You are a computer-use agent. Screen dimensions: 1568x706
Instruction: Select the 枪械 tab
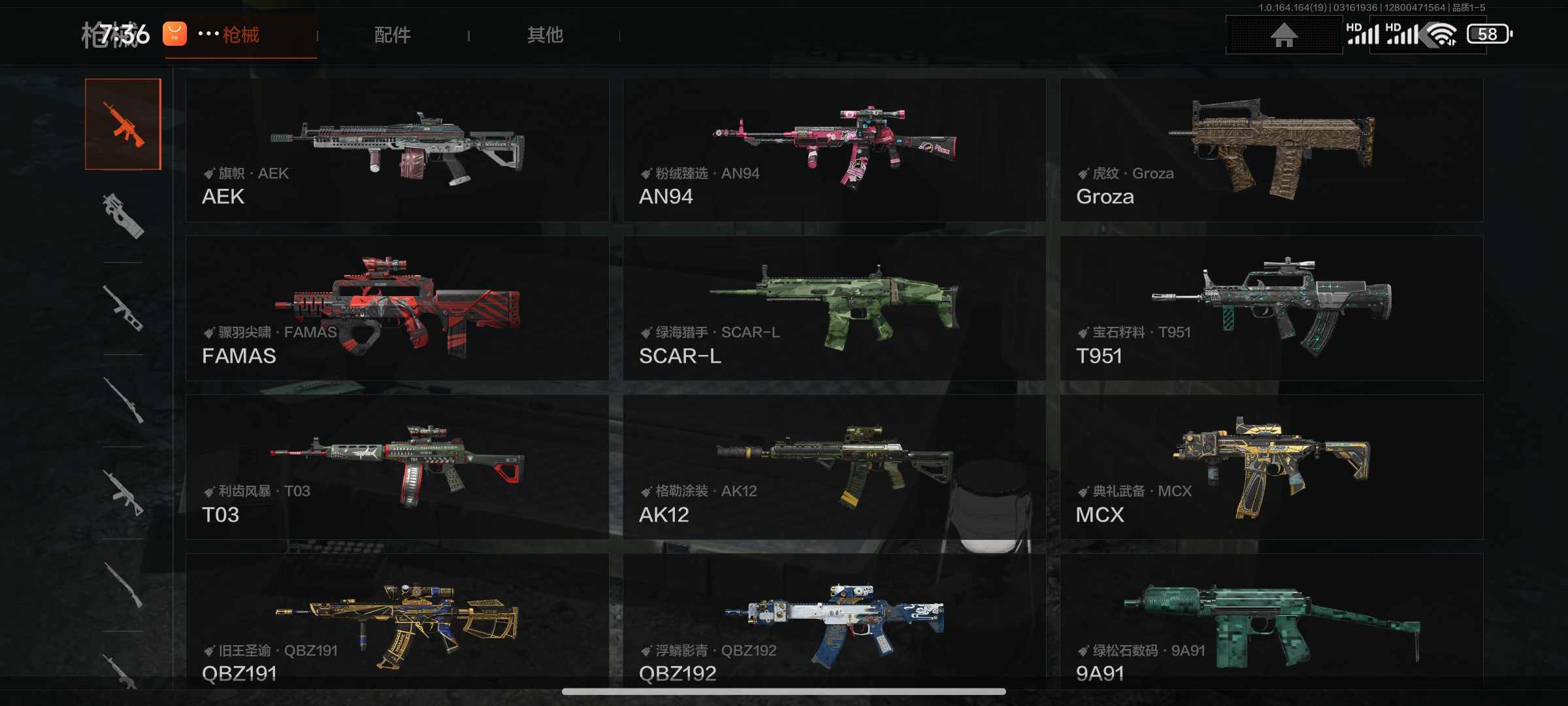[241, 35]
